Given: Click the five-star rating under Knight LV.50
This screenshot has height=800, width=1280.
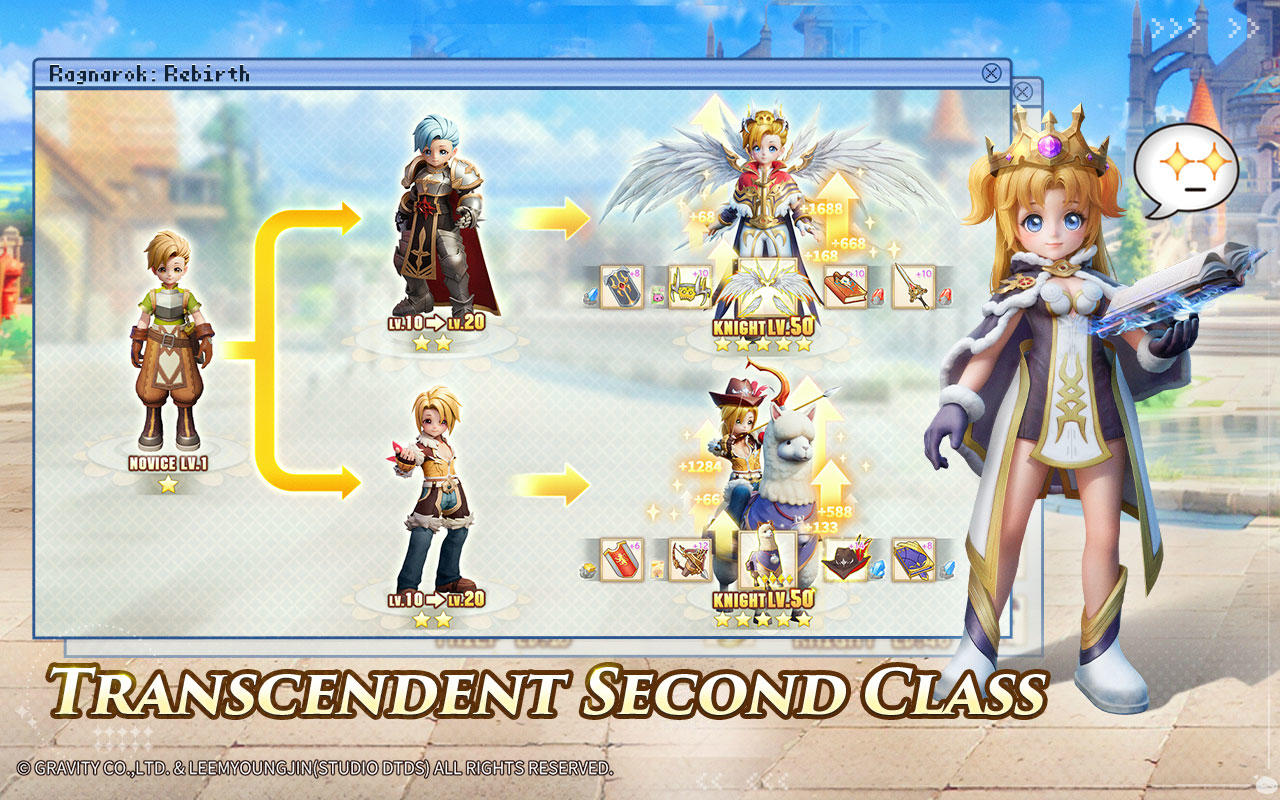Looking at the screenshot, I should point(765,343).
